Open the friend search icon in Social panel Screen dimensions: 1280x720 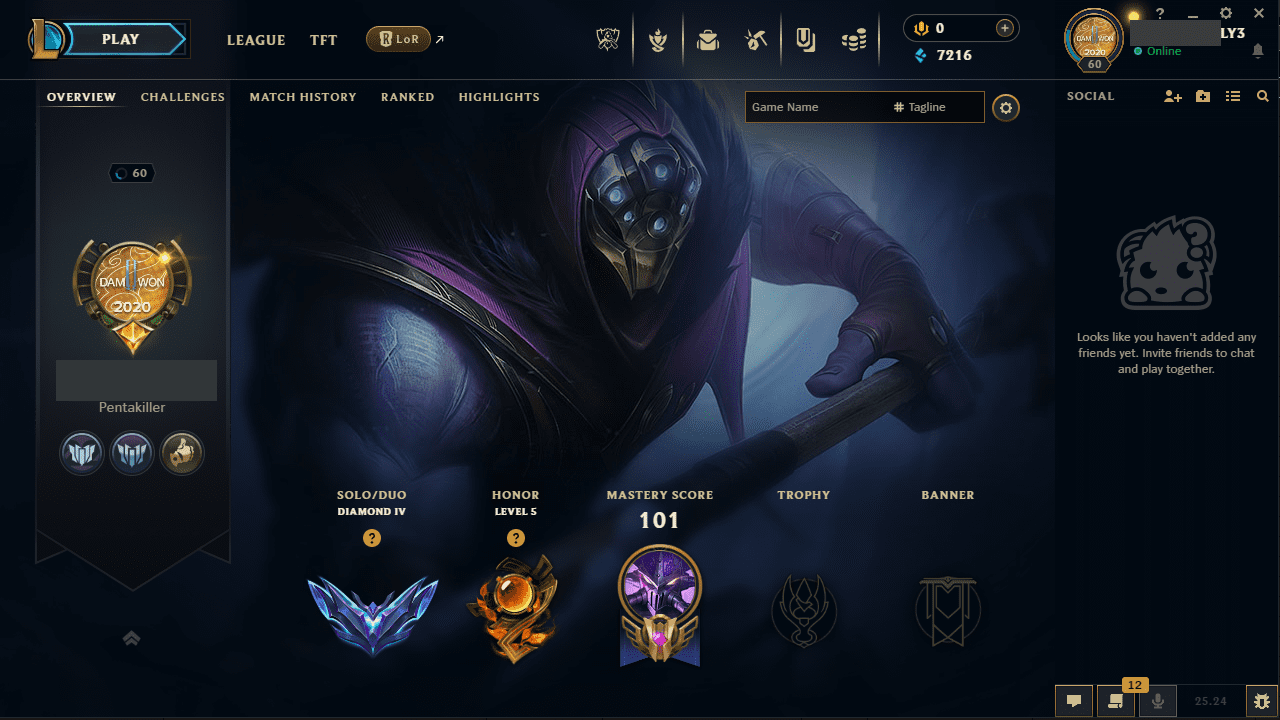[x=1262, y=96]
